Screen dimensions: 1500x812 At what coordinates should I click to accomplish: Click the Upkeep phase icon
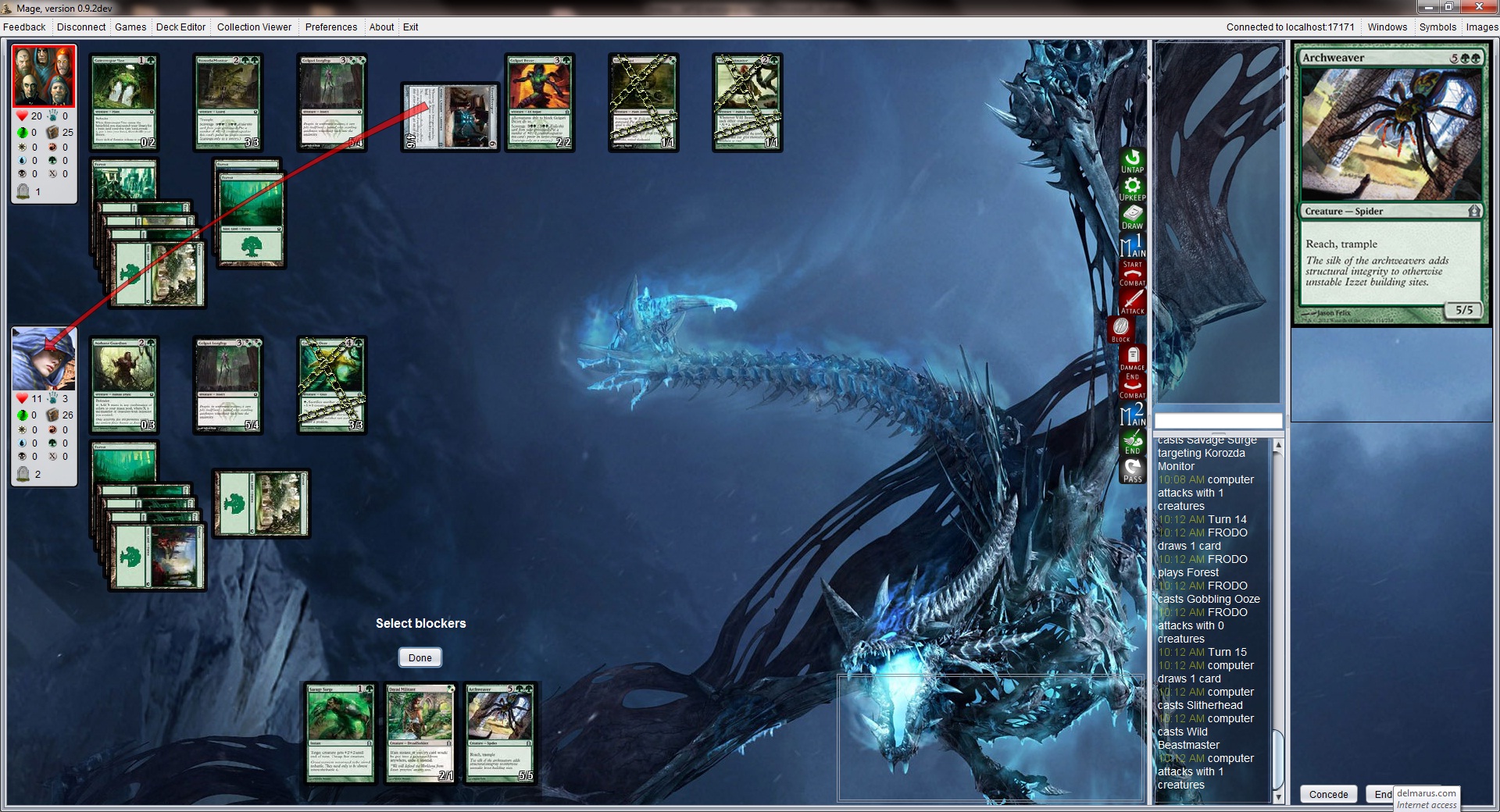pyautogui.click(x=1132, y=190)
